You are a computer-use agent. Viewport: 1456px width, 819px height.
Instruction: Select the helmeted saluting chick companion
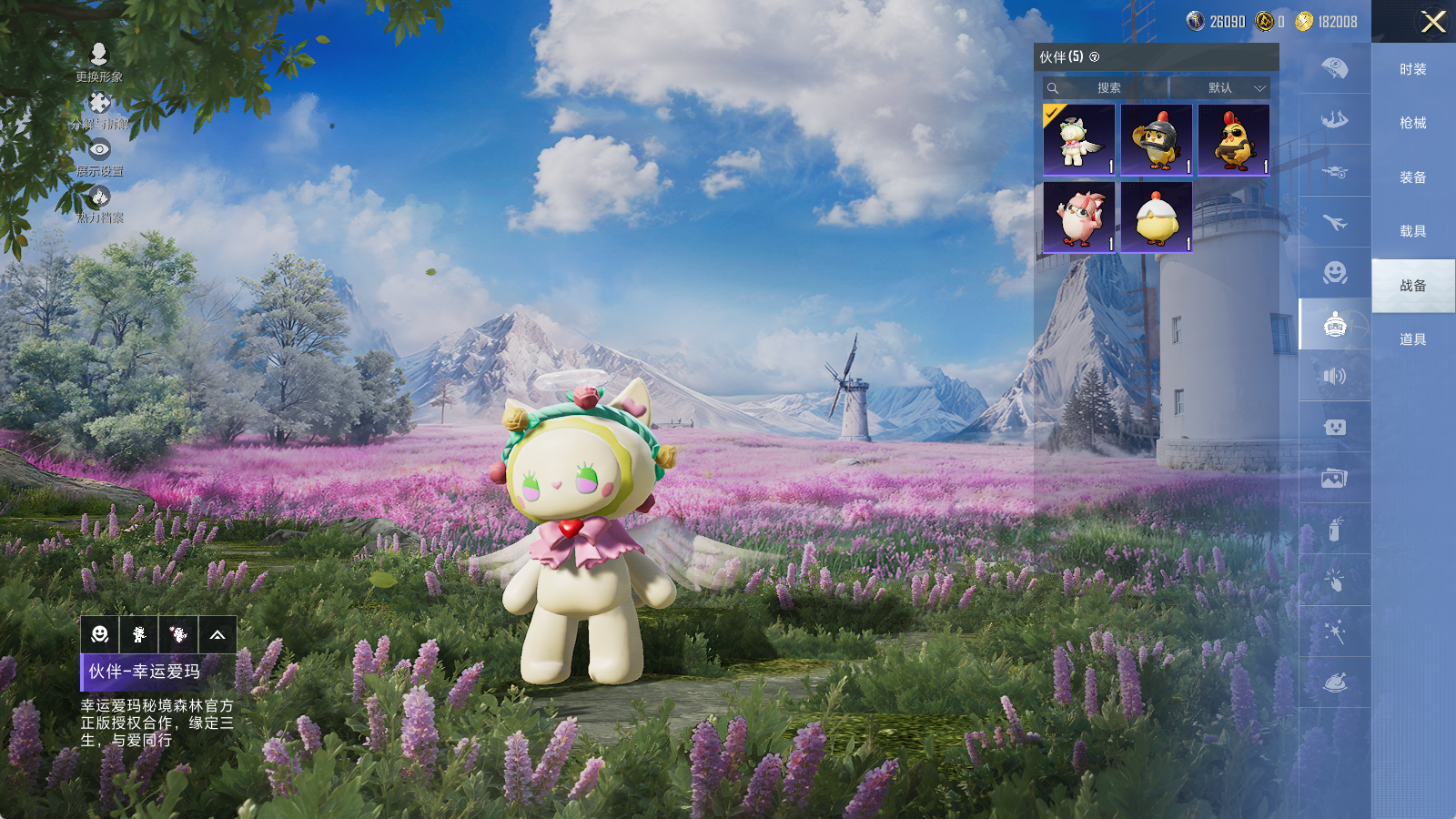point(1157,139)
